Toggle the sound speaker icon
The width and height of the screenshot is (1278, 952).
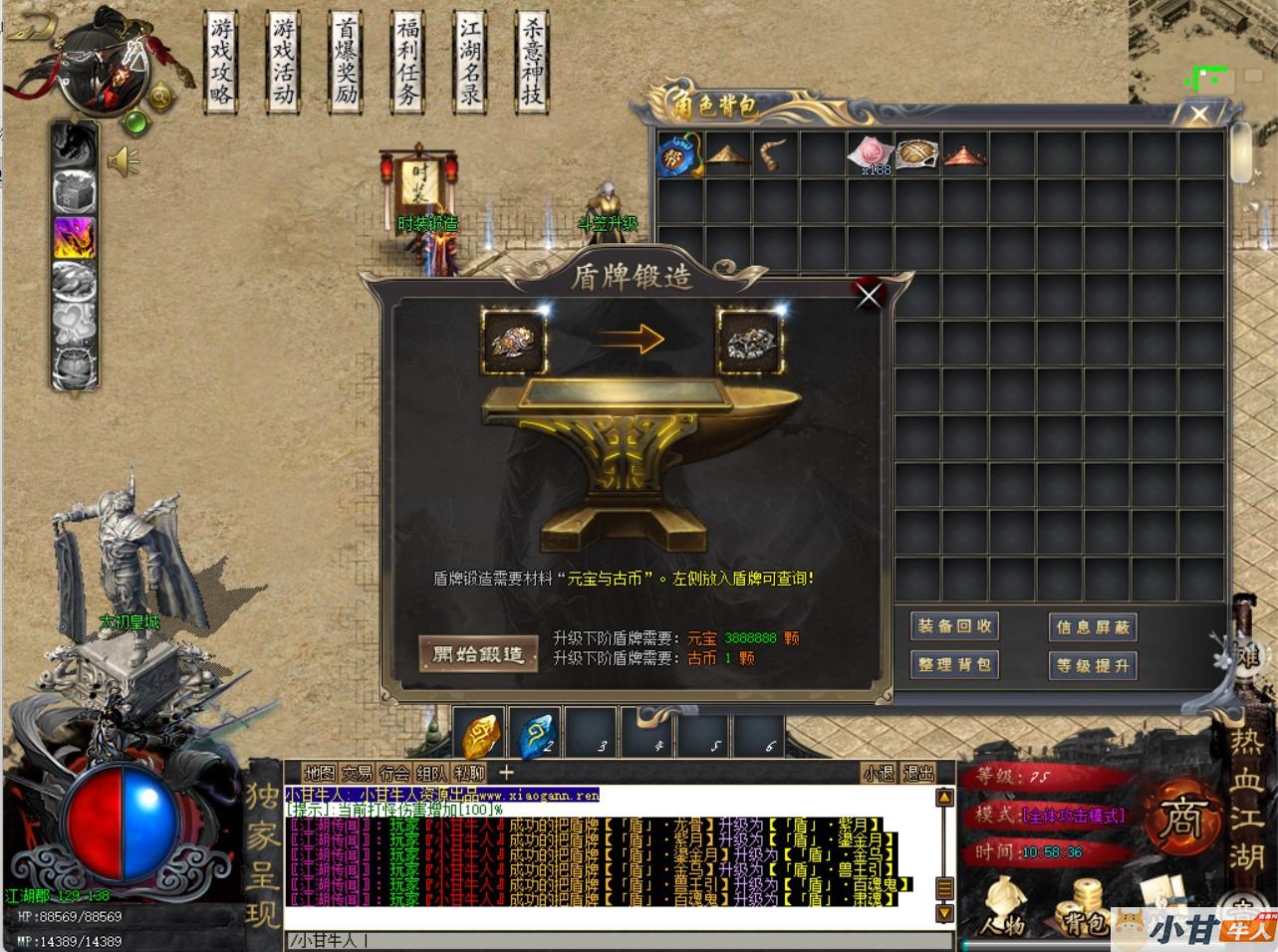point(124,161)
